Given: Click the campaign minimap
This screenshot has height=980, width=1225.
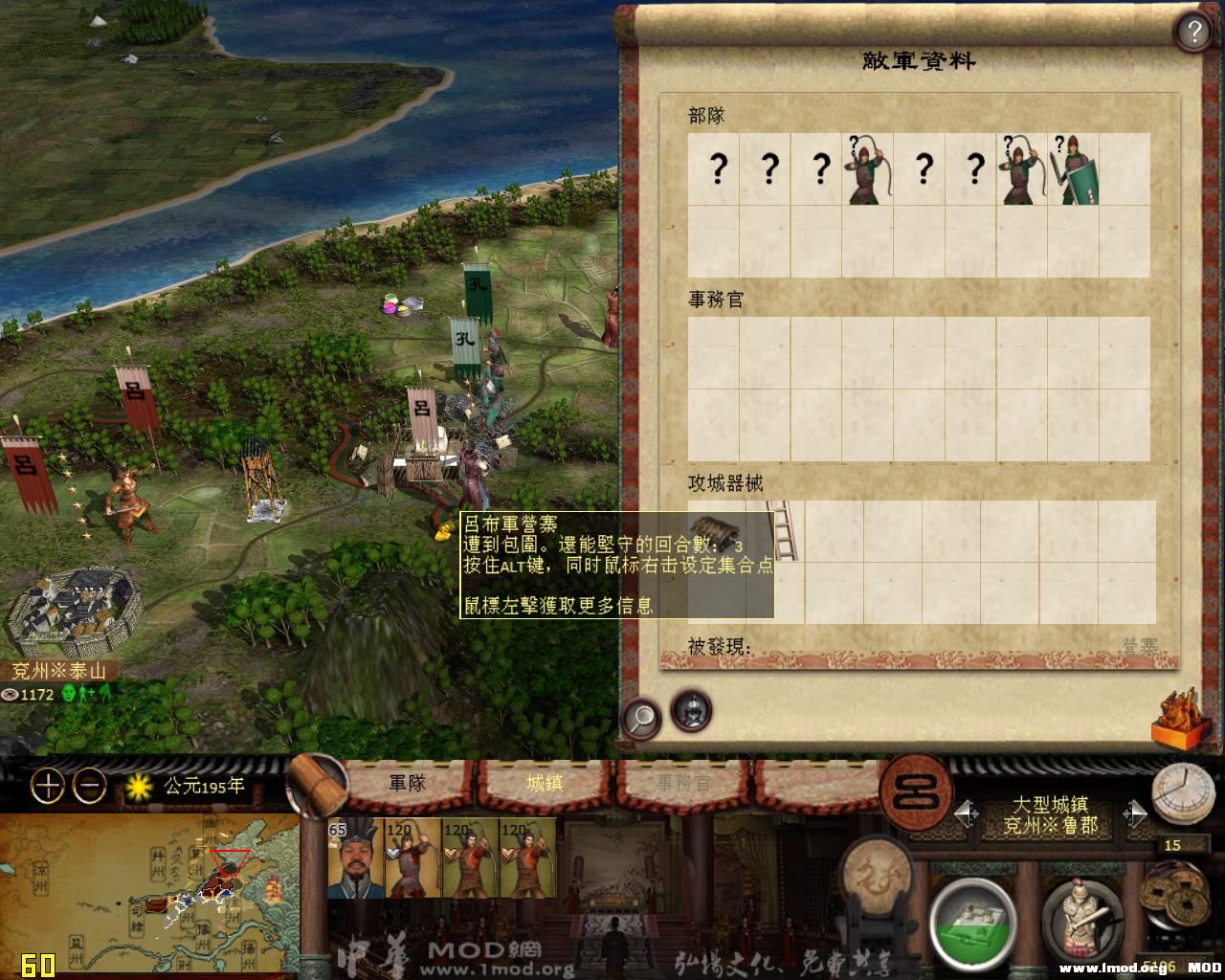Looking at the screenshot, I should pos(148,895).
